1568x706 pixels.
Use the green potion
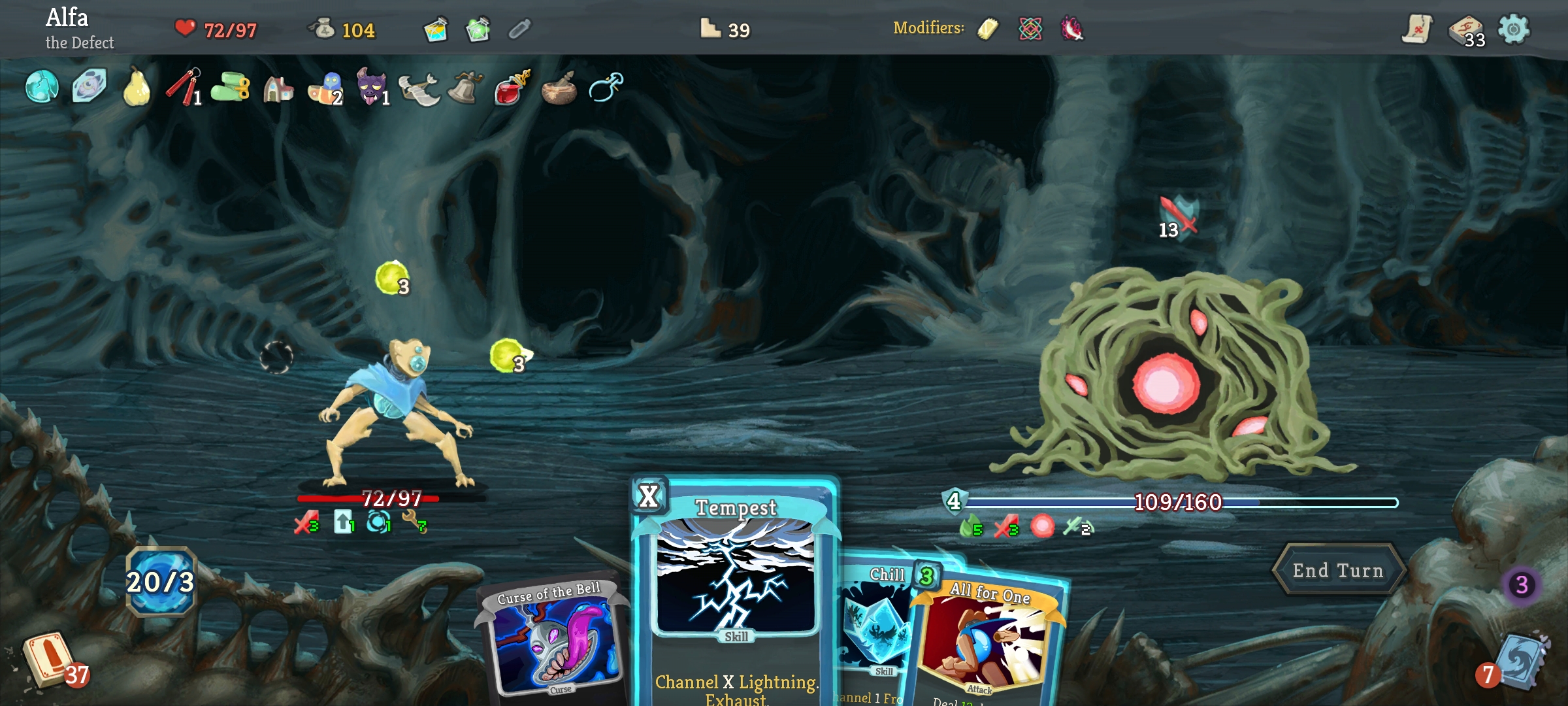[x=478, y=29]
